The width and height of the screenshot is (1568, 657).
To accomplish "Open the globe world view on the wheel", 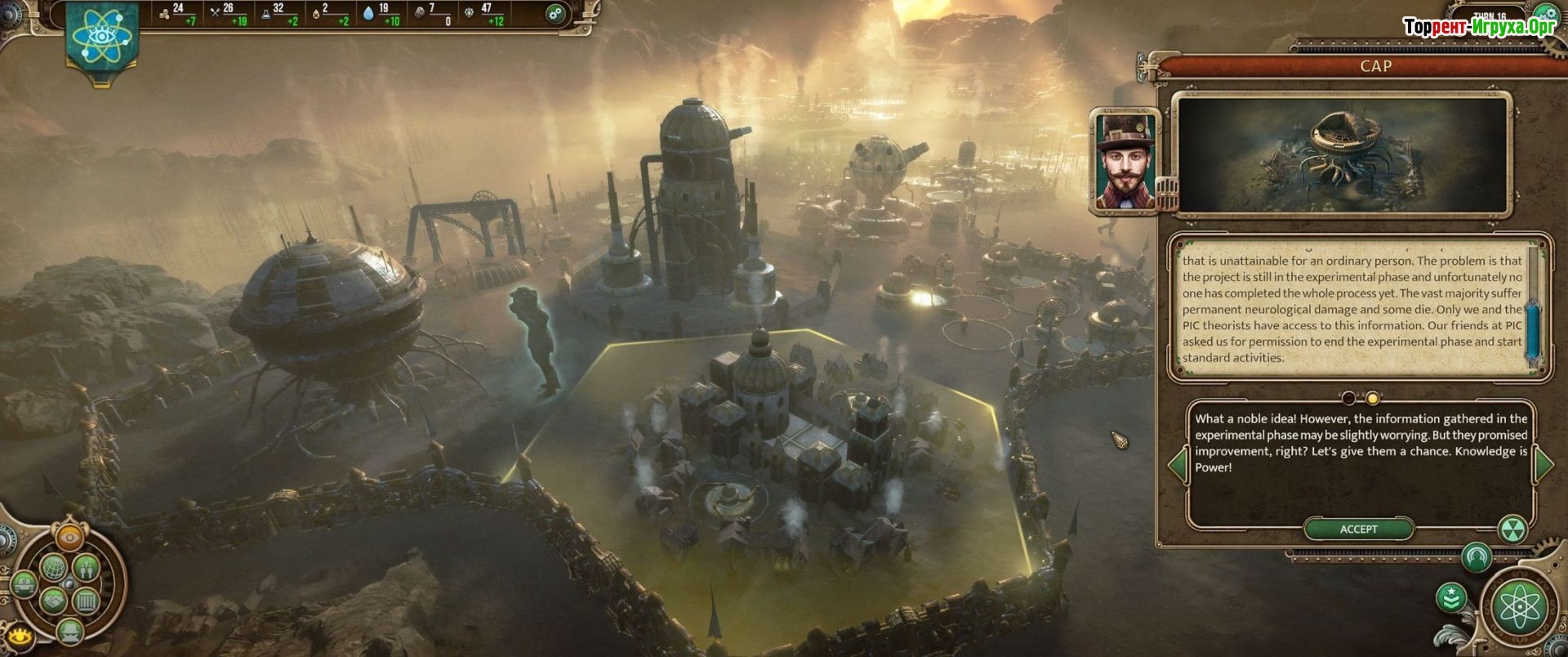I will [51, 566].
